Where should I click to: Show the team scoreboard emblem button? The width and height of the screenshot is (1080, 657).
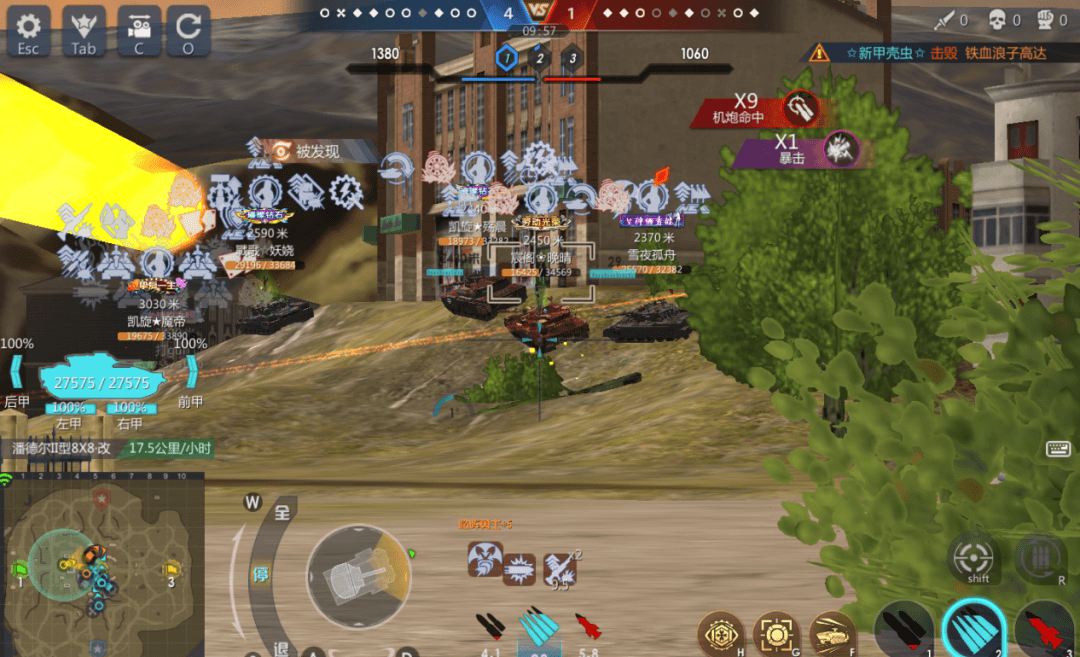tap(83, 30)
